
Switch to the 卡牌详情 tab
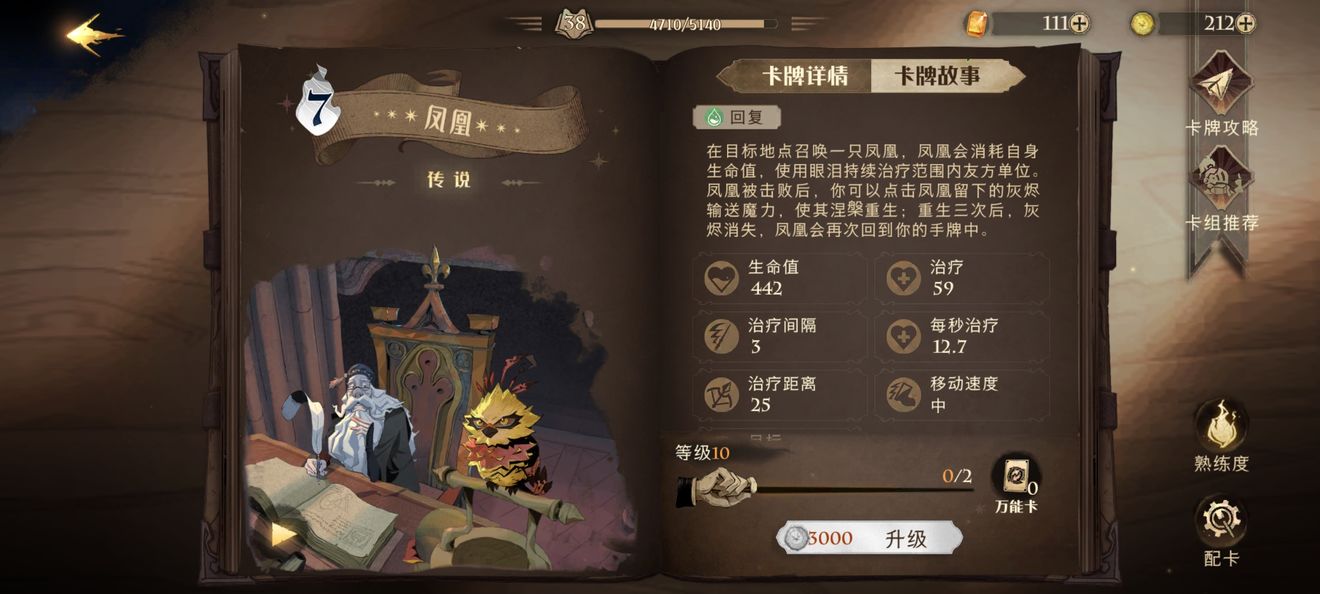(805, 76)
